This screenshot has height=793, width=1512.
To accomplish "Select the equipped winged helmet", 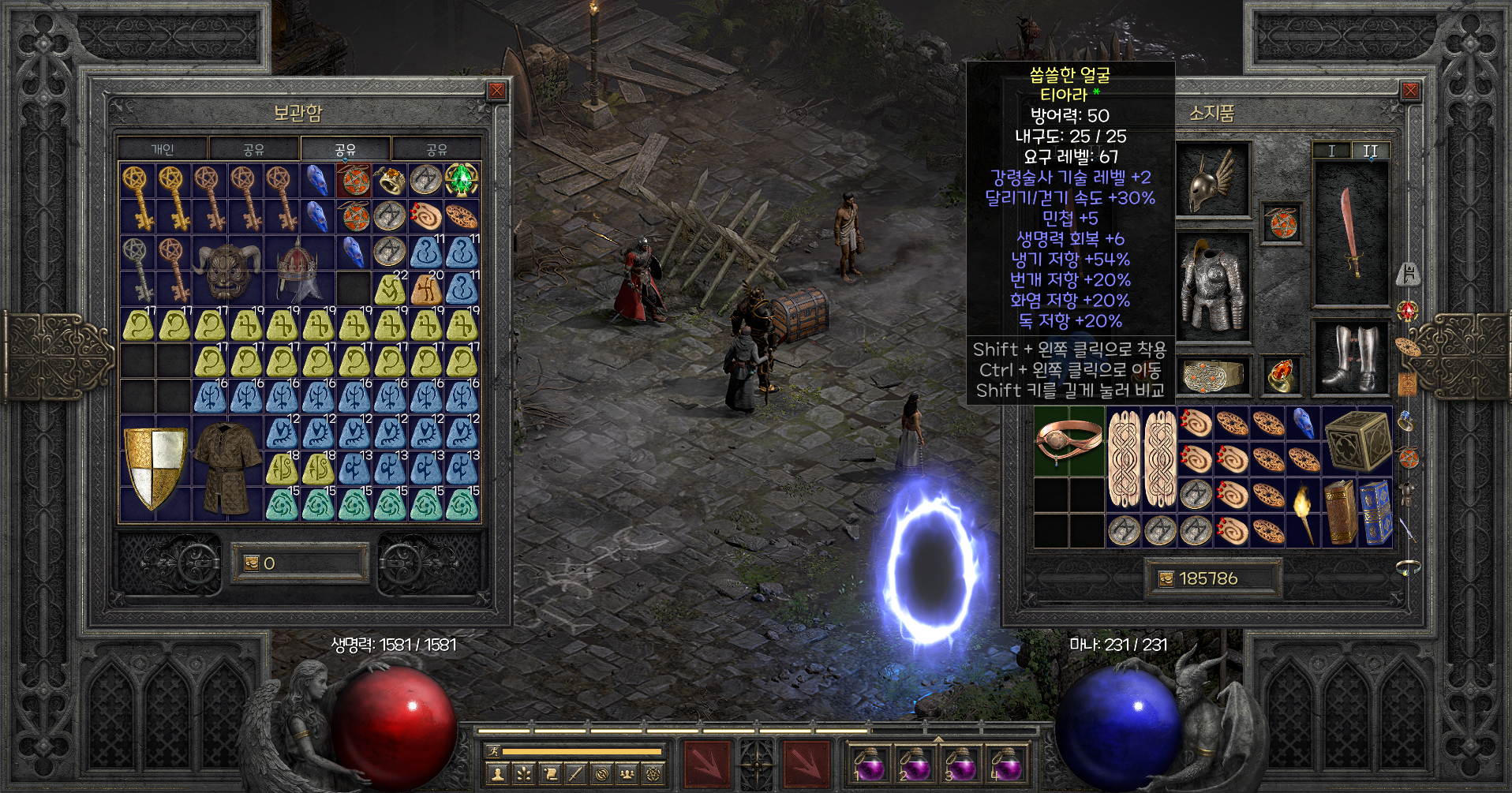I will [x=1212, y=180].
